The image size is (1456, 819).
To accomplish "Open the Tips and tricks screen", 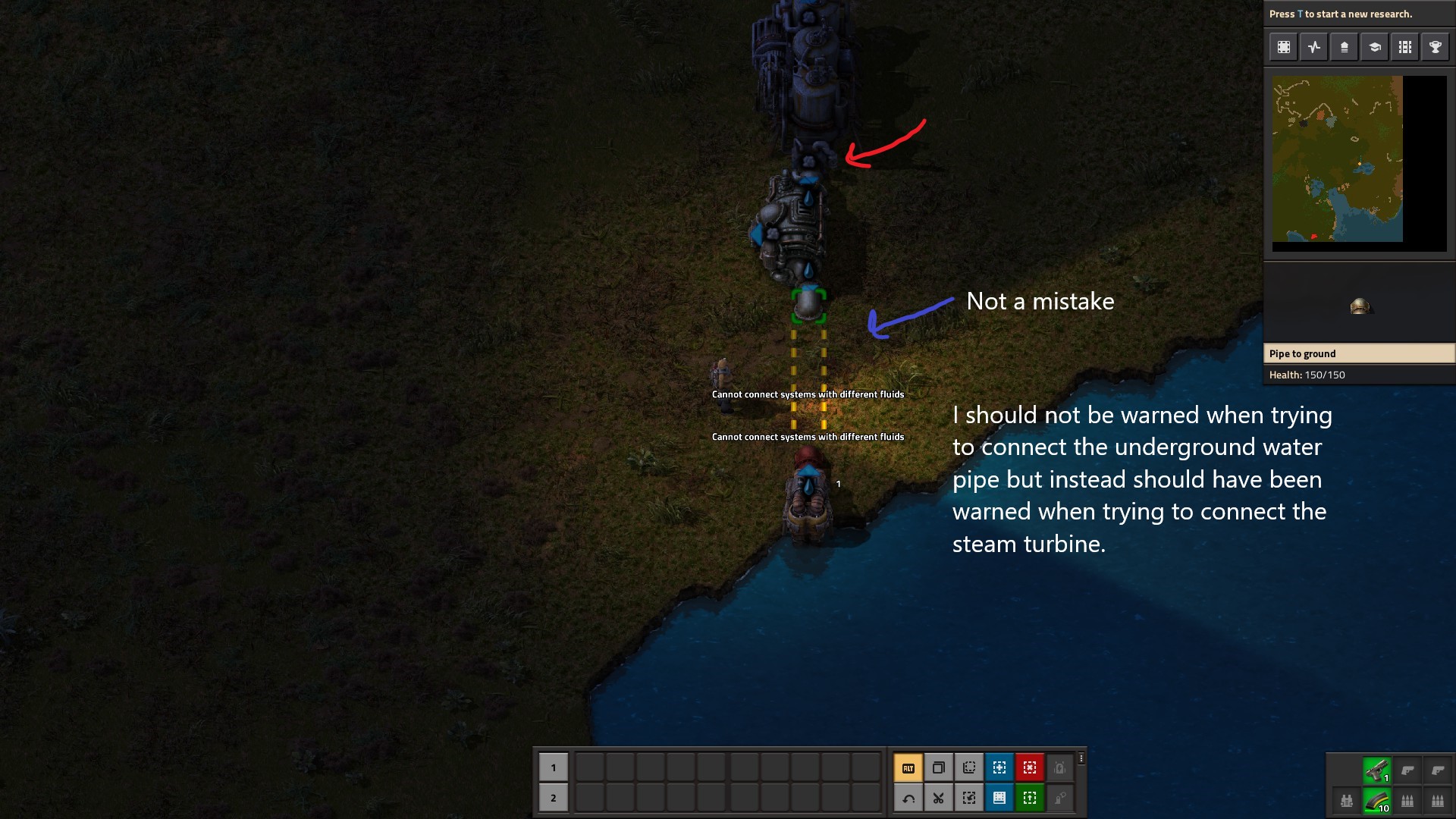I will coord(1374,46).
